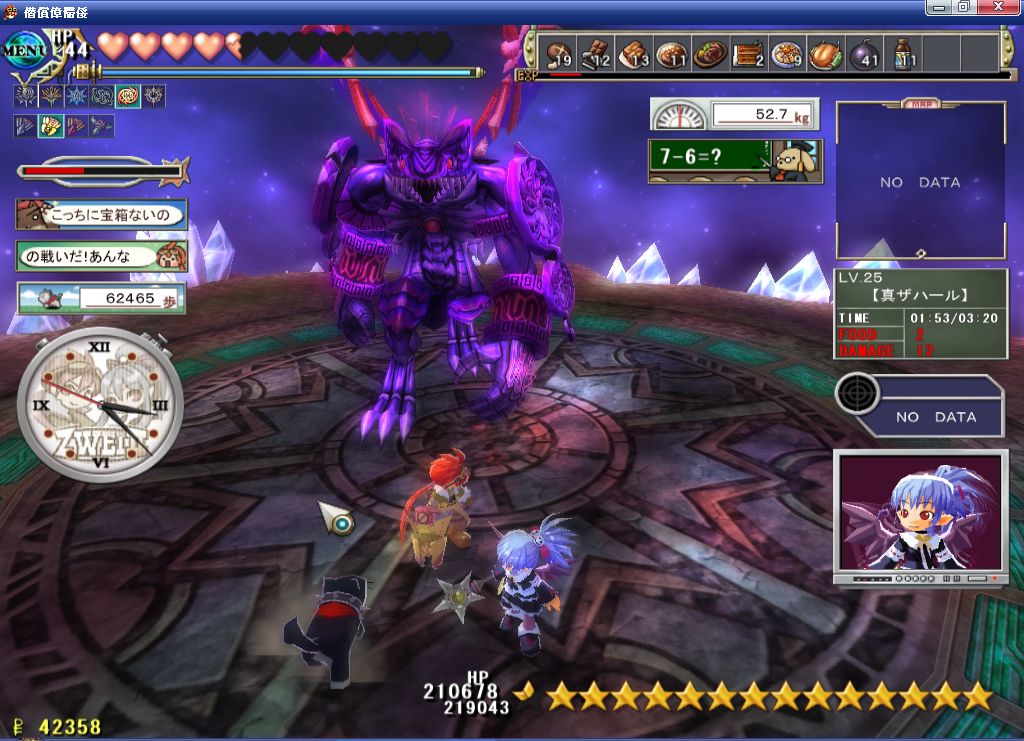This screenshot has width=1024, height=741.
Task: Choose the steak hot plate item
Action: click(x=709, y=54)
